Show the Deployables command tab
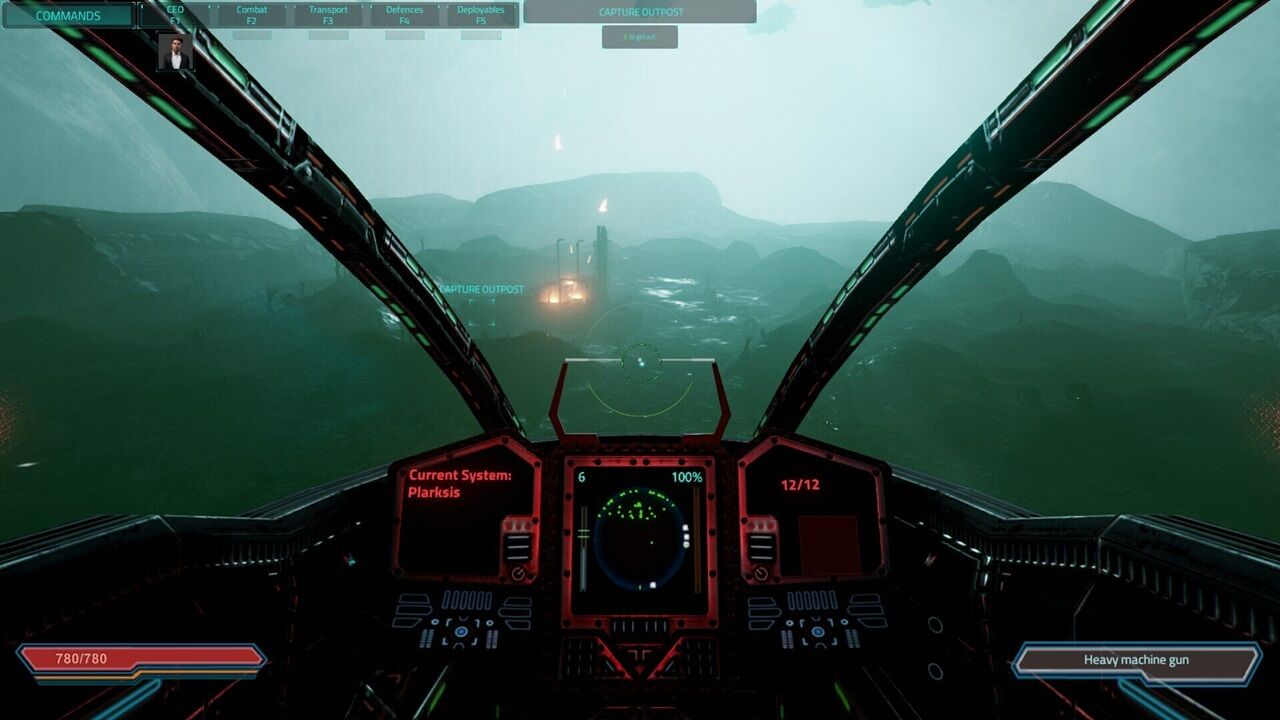The width and height of the screenshot is (1280, 720). coord(481,15)
